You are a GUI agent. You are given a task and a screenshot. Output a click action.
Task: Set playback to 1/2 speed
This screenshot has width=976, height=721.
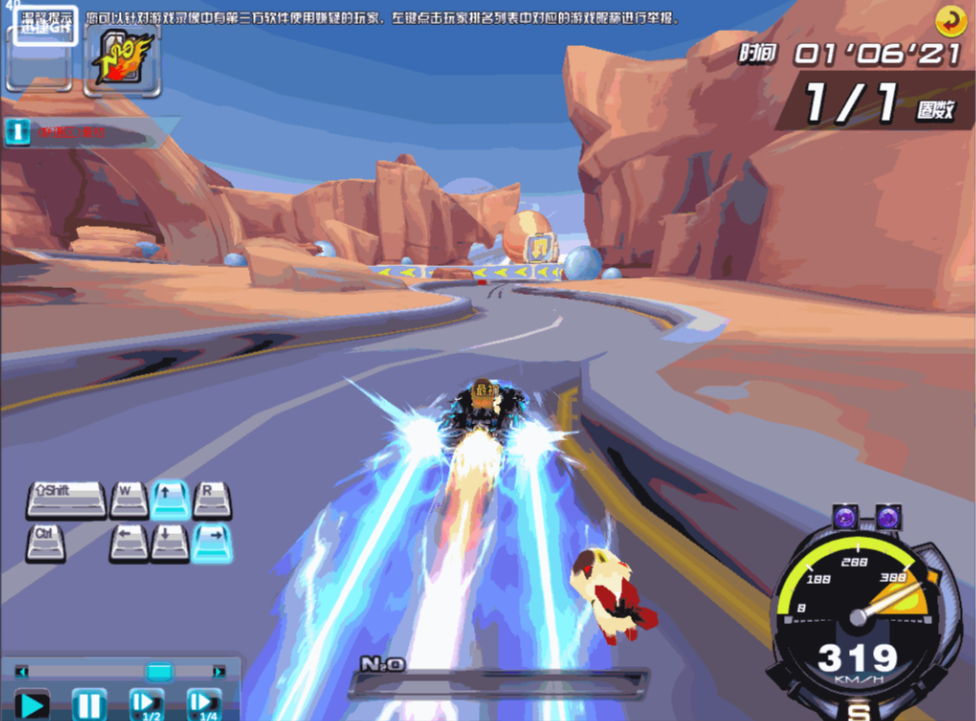(146, 705)
